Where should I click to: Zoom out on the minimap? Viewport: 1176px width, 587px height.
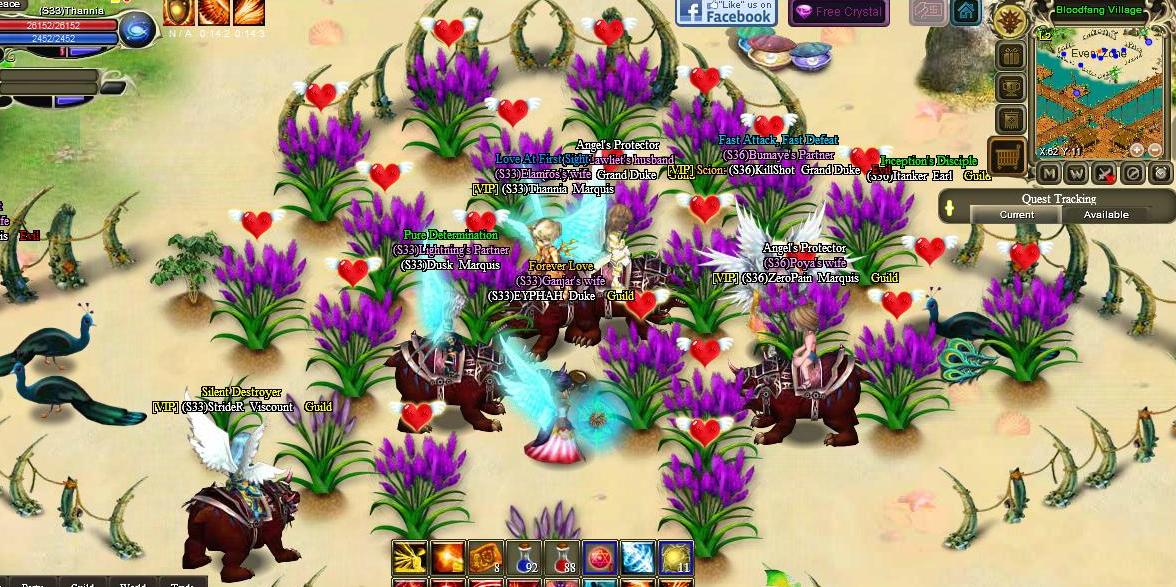pyautogui.click(x=1155, y=149)
